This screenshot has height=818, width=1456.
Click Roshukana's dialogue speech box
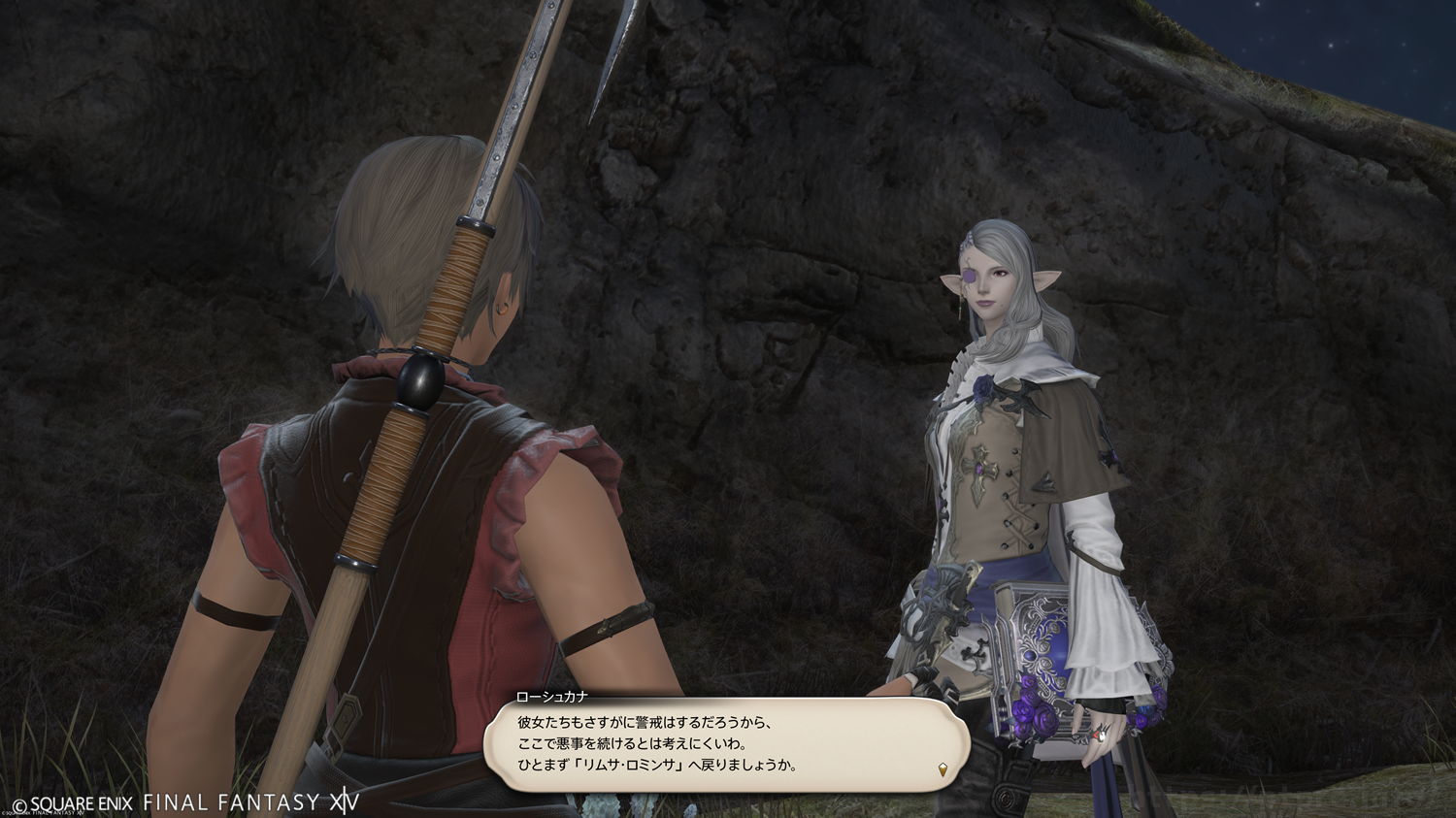point(726,744)
